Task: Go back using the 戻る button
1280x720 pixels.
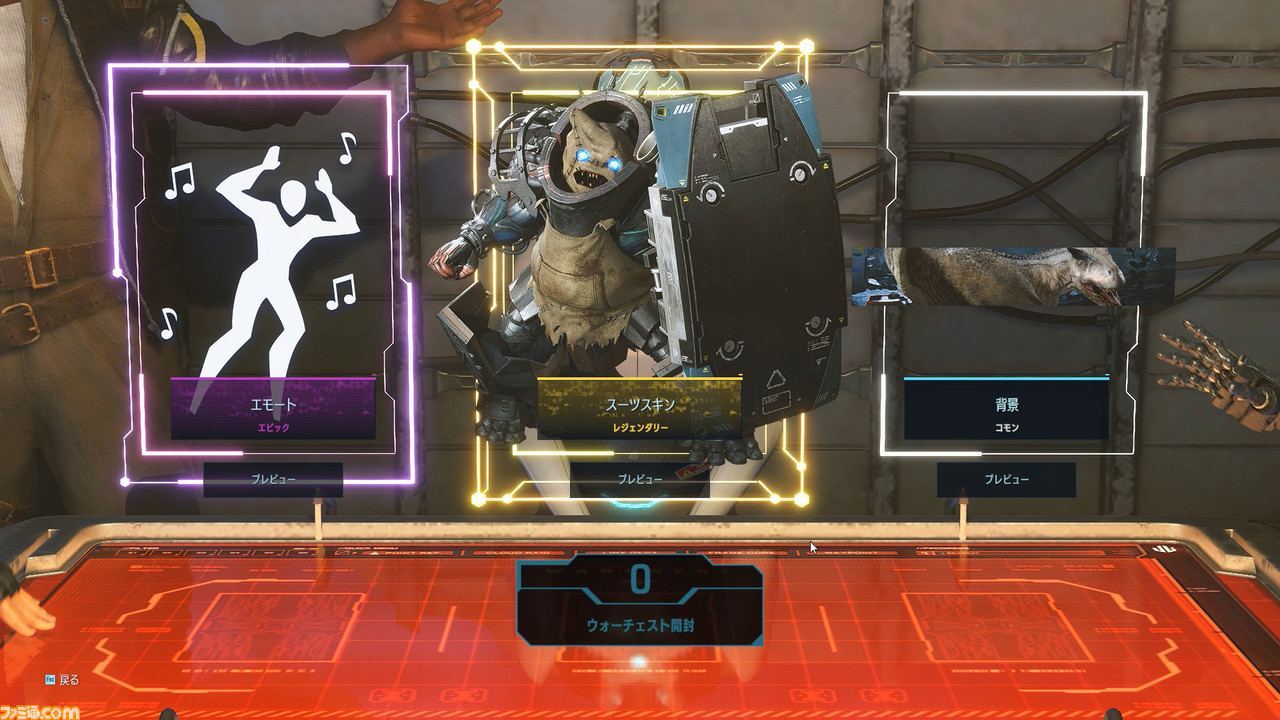Action: 62,680
